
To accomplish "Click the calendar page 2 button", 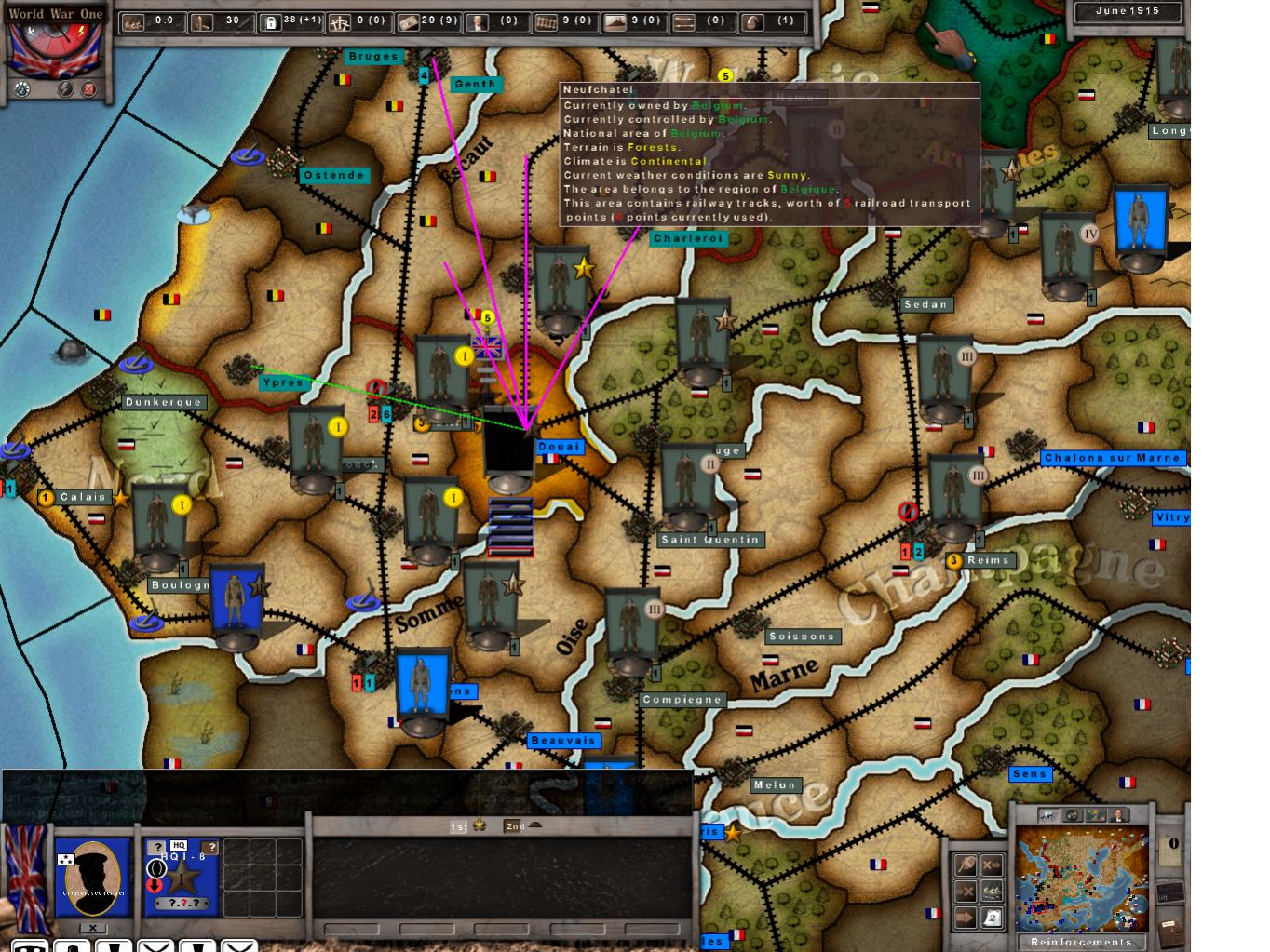I will [x=993, y=918].
